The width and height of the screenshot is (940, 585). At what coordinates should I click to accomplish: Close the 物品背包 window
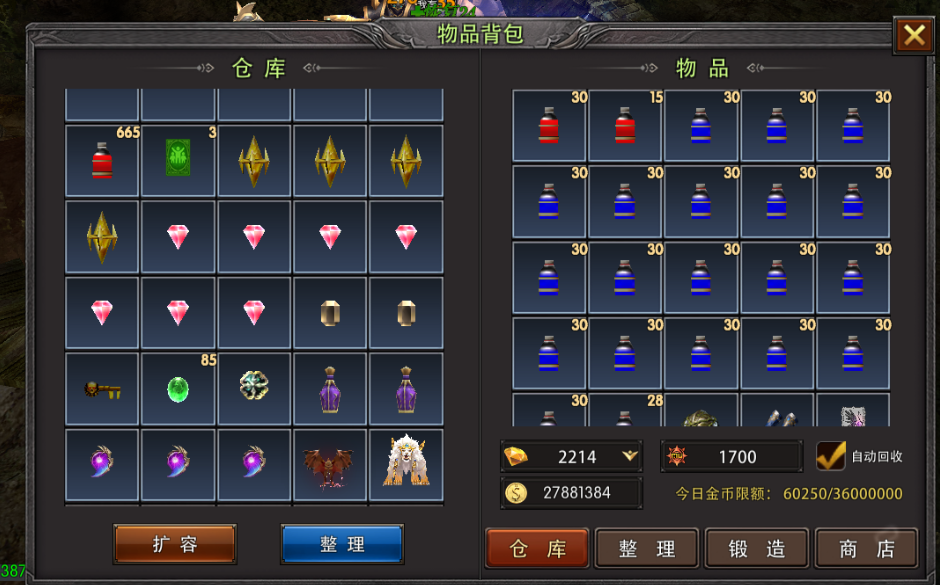click(914, 36)
